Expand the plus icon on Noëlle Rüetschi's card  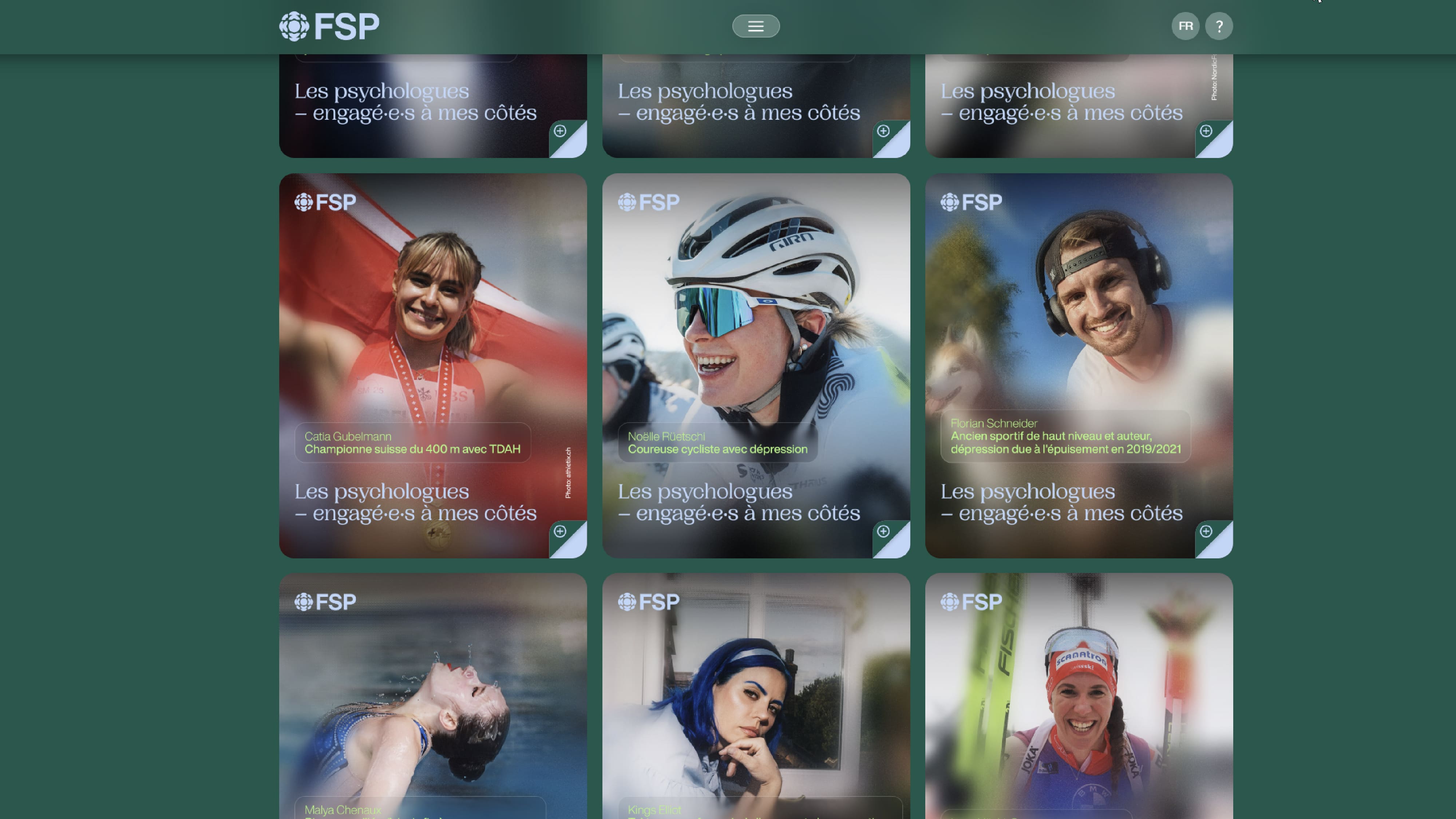pyautogui.click(x=883, y=531)
